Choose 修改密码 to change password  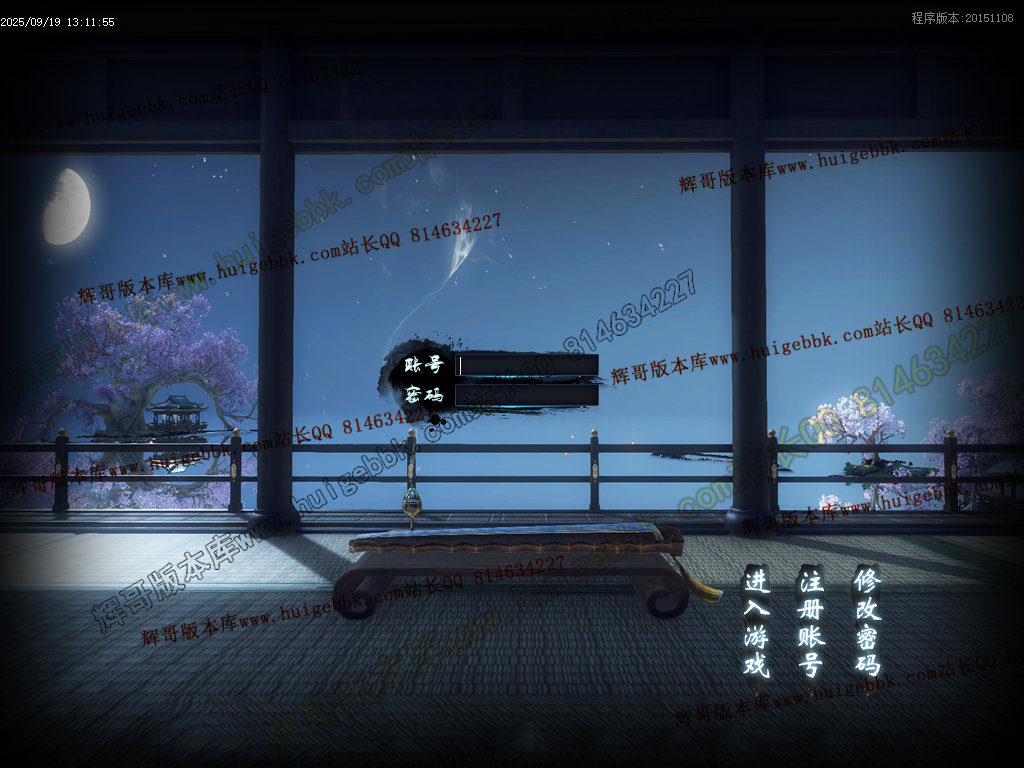tap(867, 621)
